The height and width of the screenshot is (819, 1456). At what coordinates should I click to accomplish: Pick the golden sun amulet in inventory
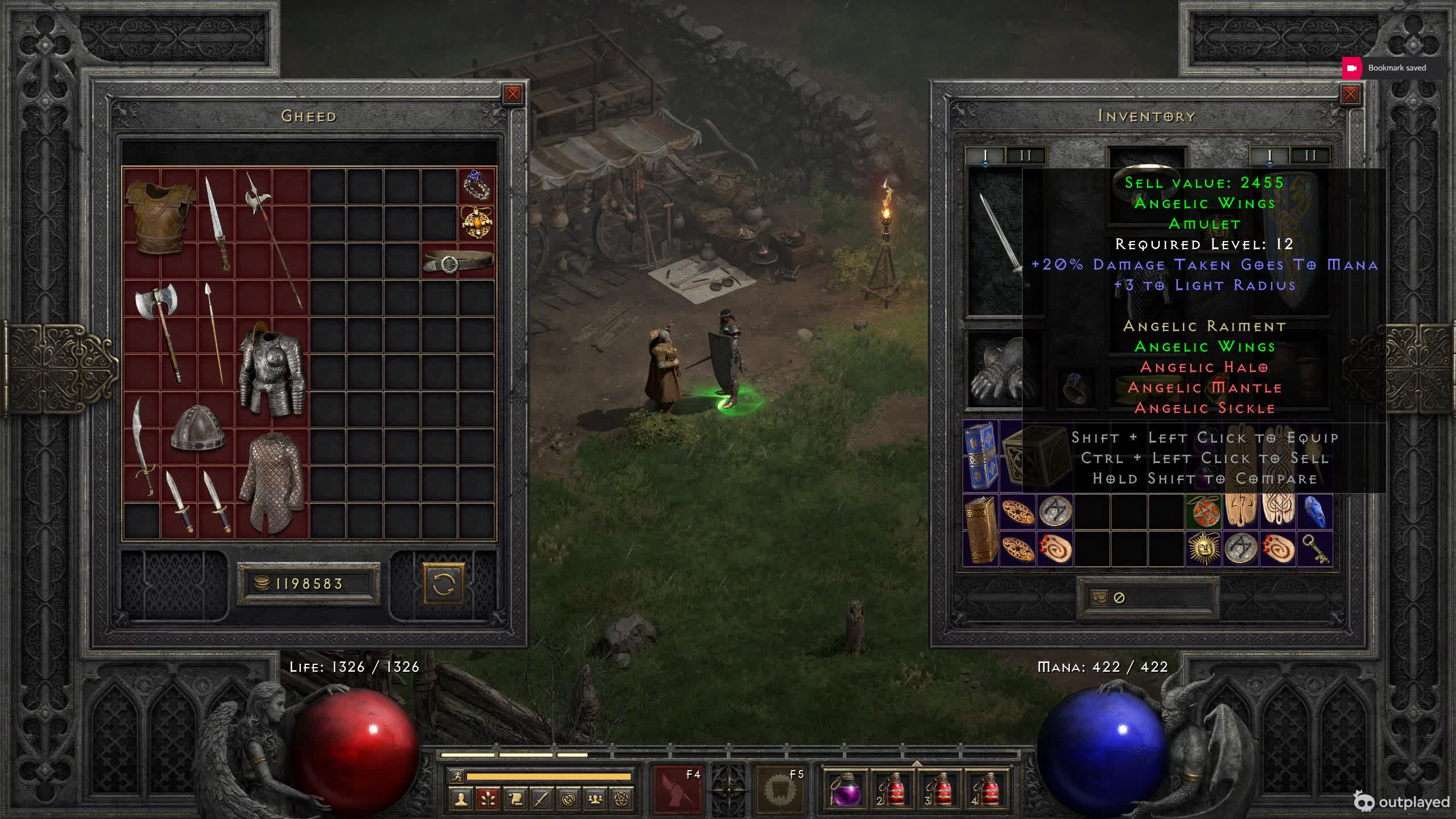pyautogui.click(x=1203, y=548)
